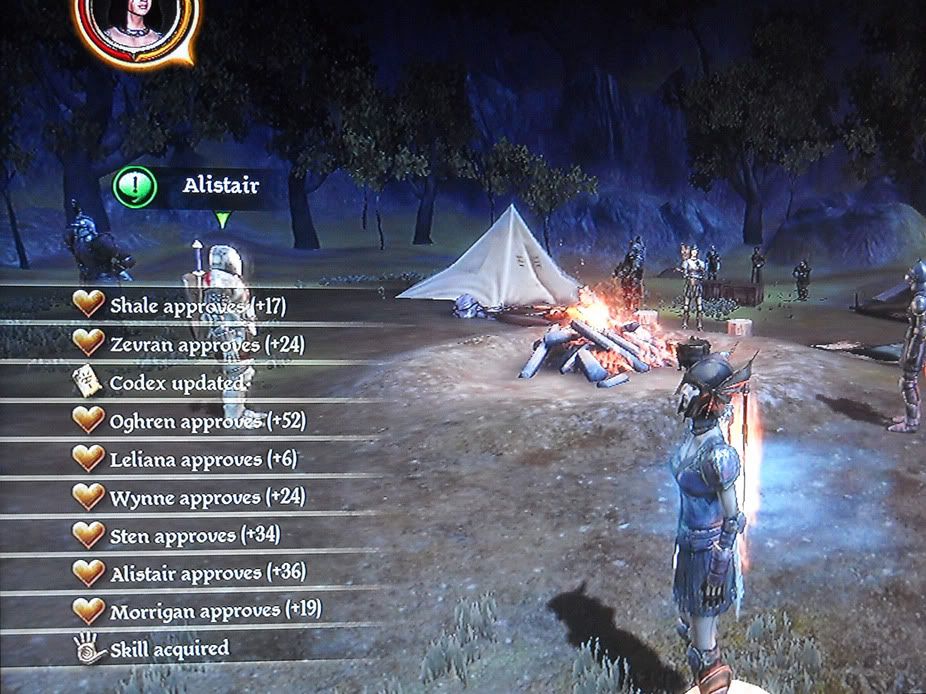Click the Alistair interaction label

pos(222,187)
